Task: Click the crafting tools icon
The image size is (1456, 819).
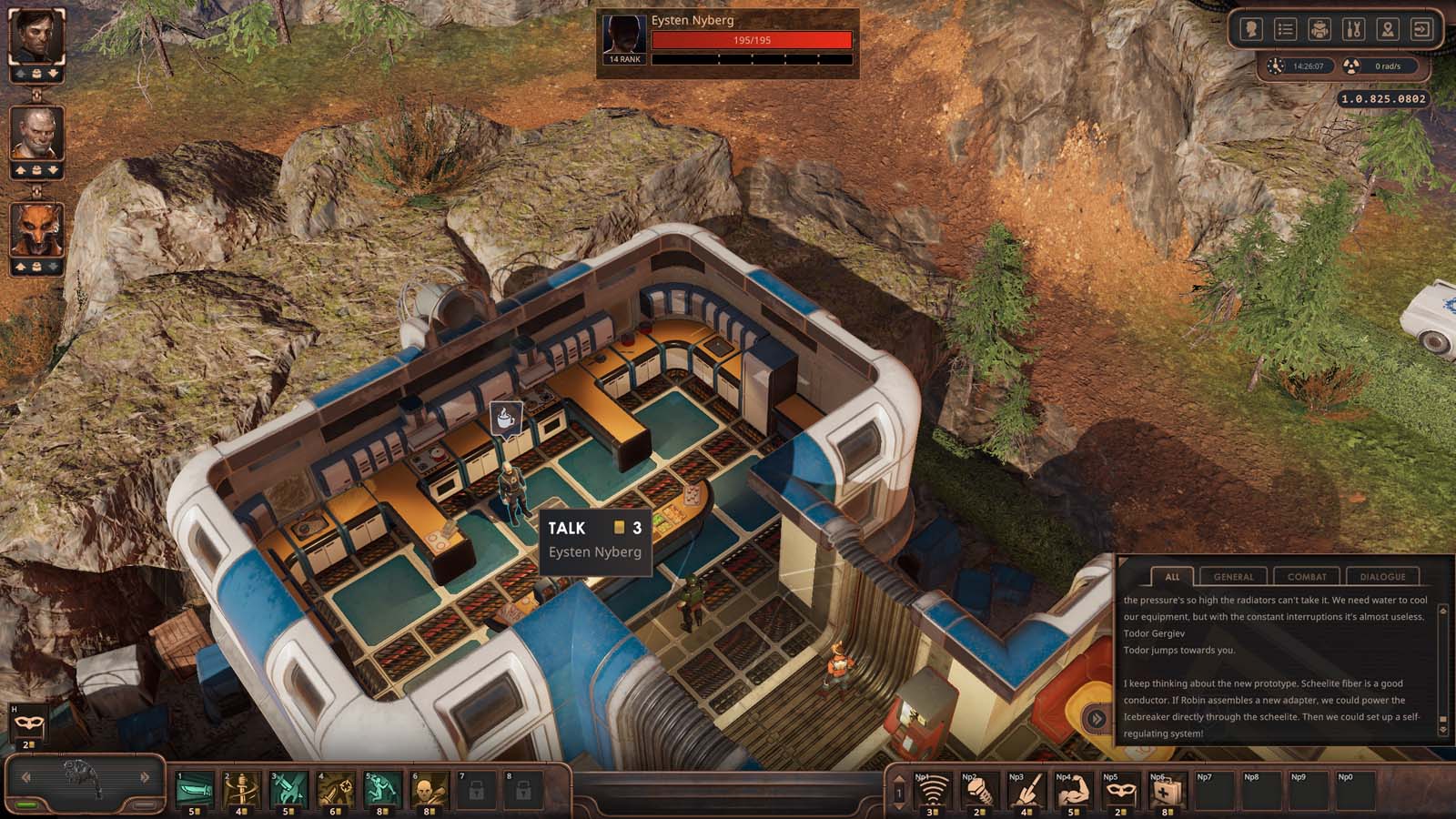Action: [x=1353, y=29]
